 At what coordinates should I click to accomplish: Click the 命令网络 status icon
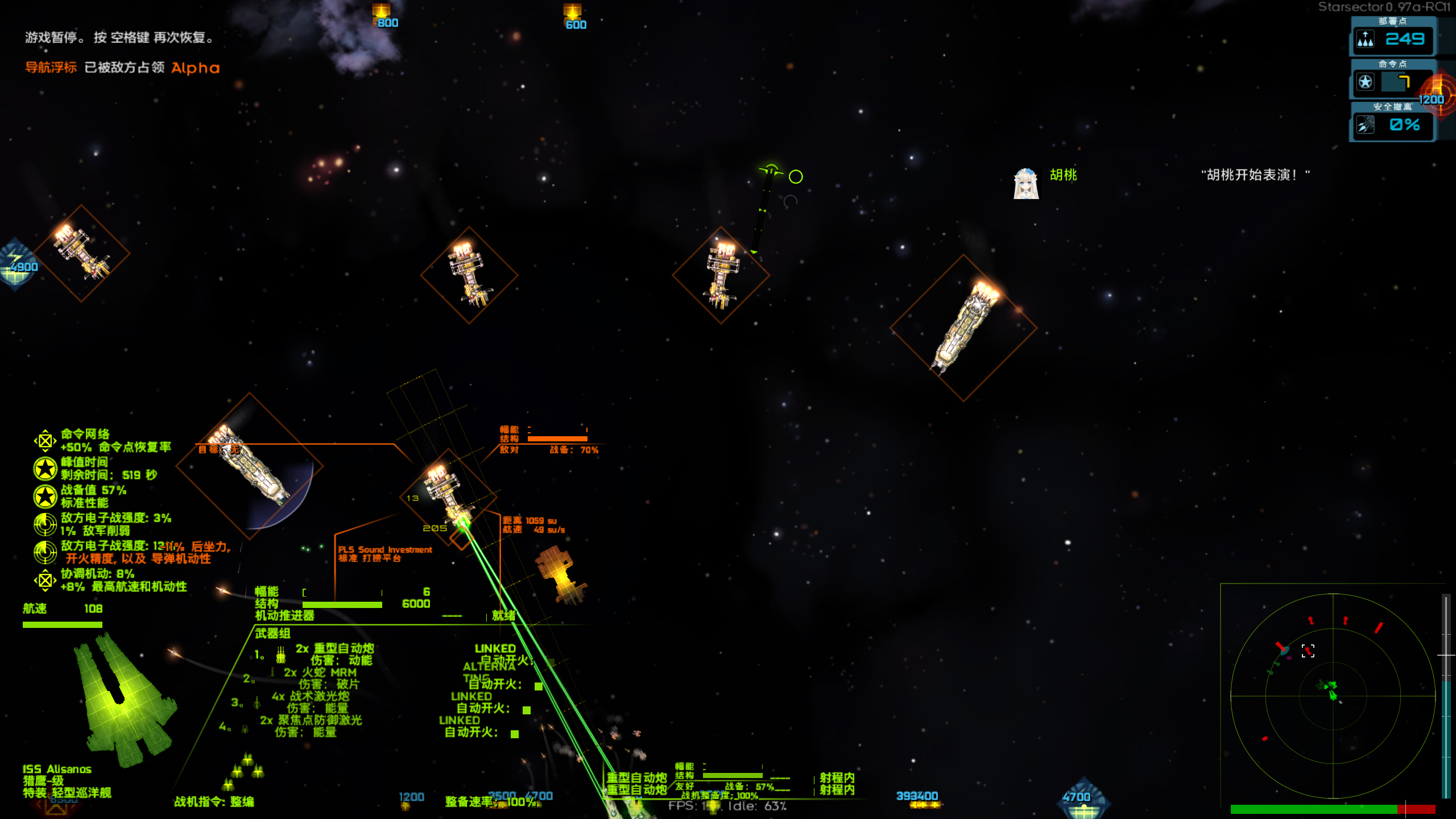click(x=45, y=441)
